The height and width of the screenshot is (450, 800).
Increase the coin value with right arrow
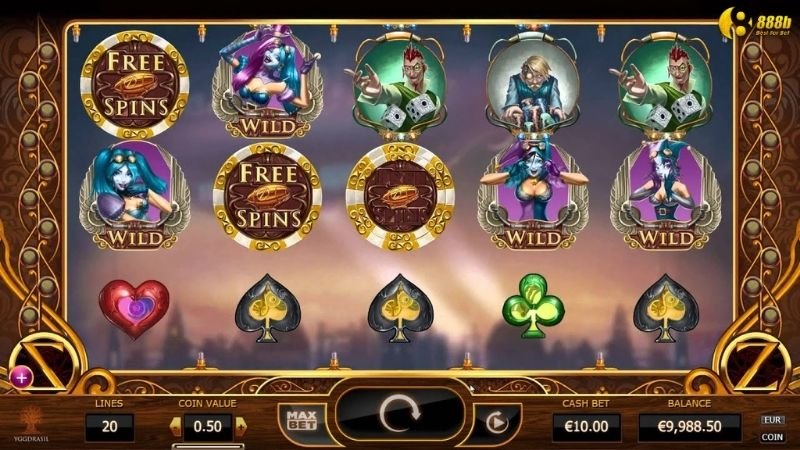(x=239, y=427)
